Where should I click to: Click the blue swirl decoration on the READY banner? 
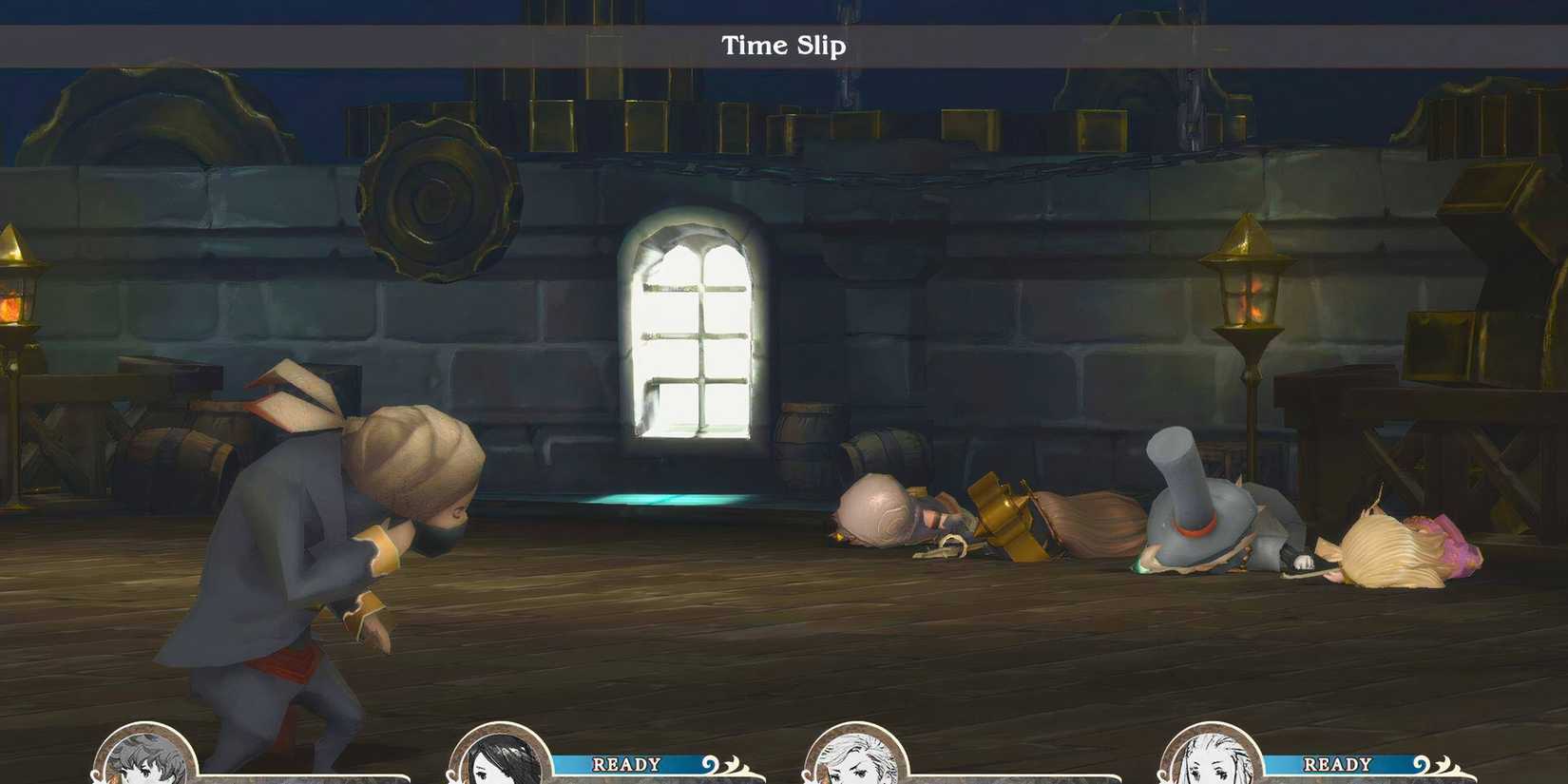[709, 762]
